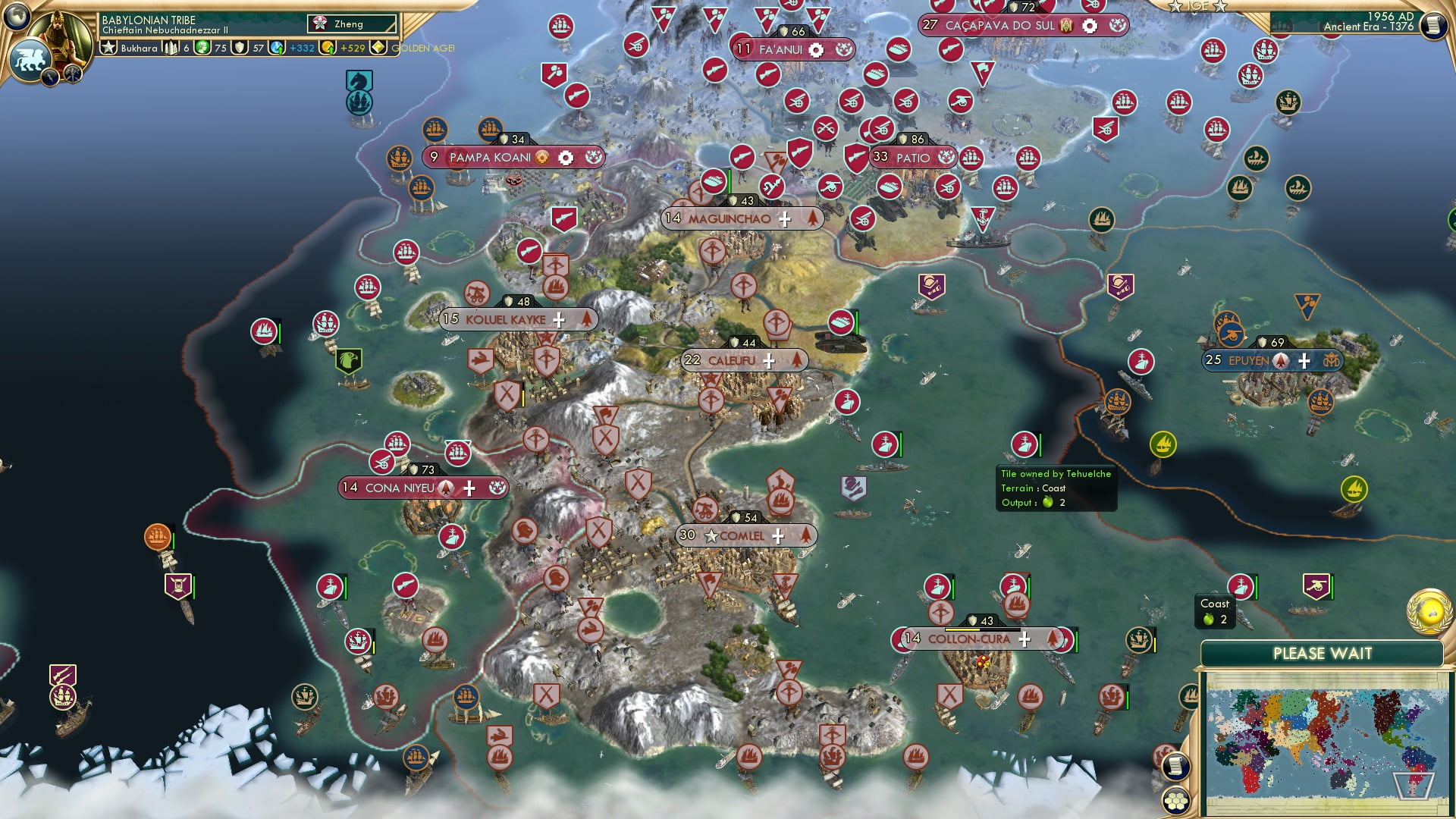Select the Zheng religion box

coord(352,24)
